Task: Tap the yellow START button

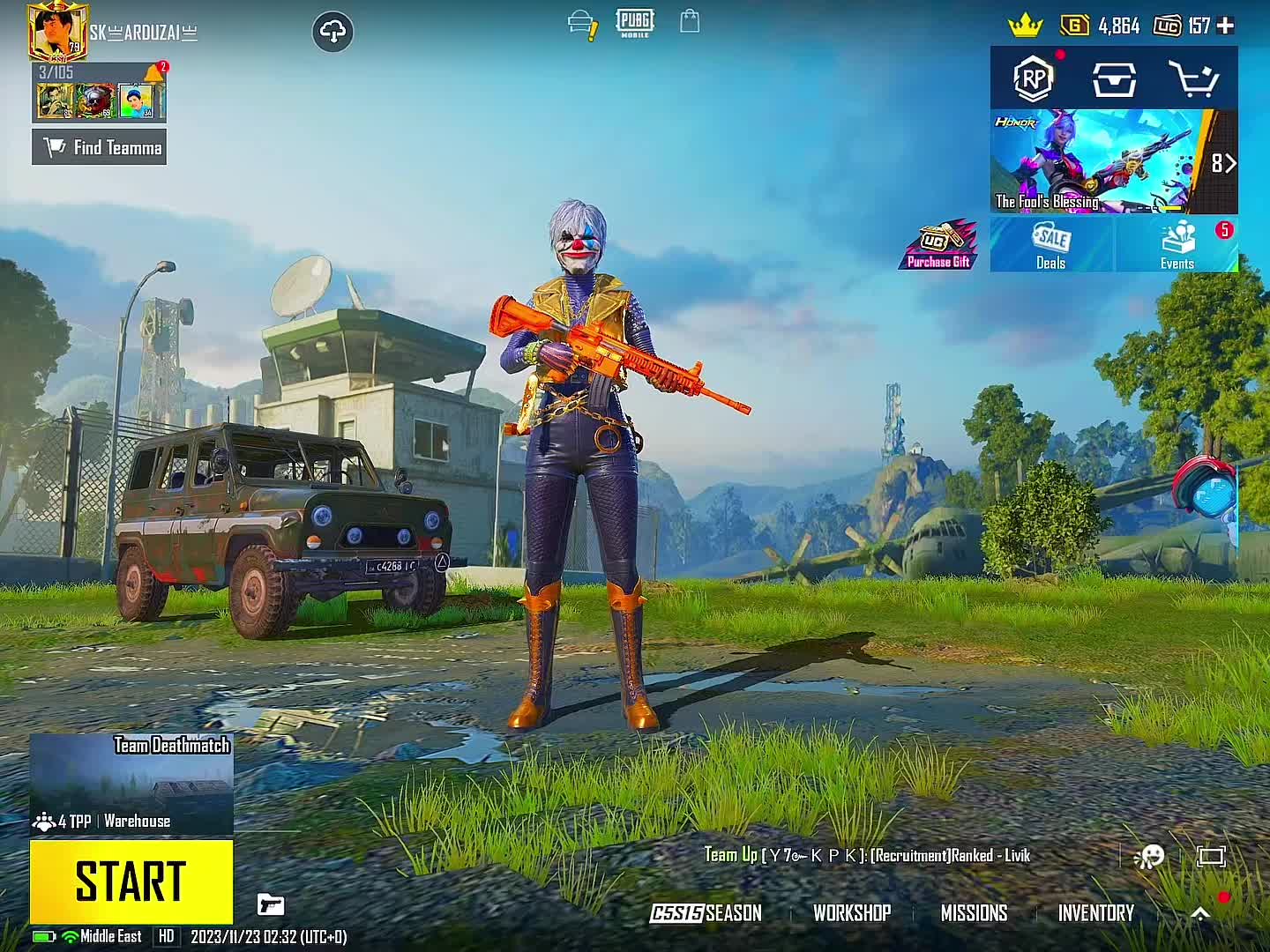Action: pos(131,881)
